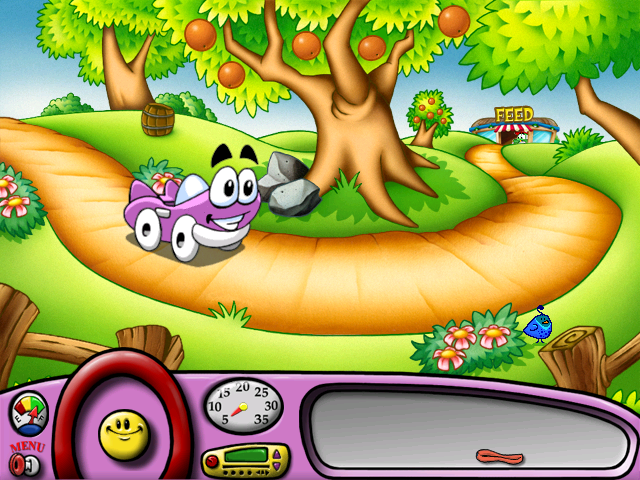Click the car radio
The width and height of the screenshot is (640, 480).
coord(245,461)
